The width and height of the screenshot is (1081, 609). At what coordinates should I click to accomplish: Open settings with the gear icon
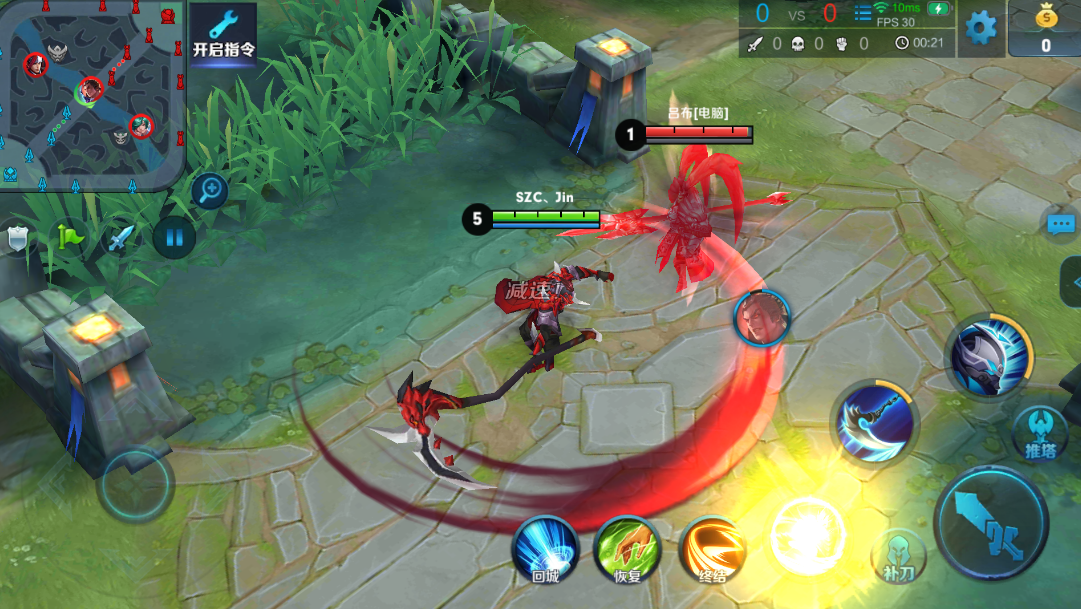[981, 27]
